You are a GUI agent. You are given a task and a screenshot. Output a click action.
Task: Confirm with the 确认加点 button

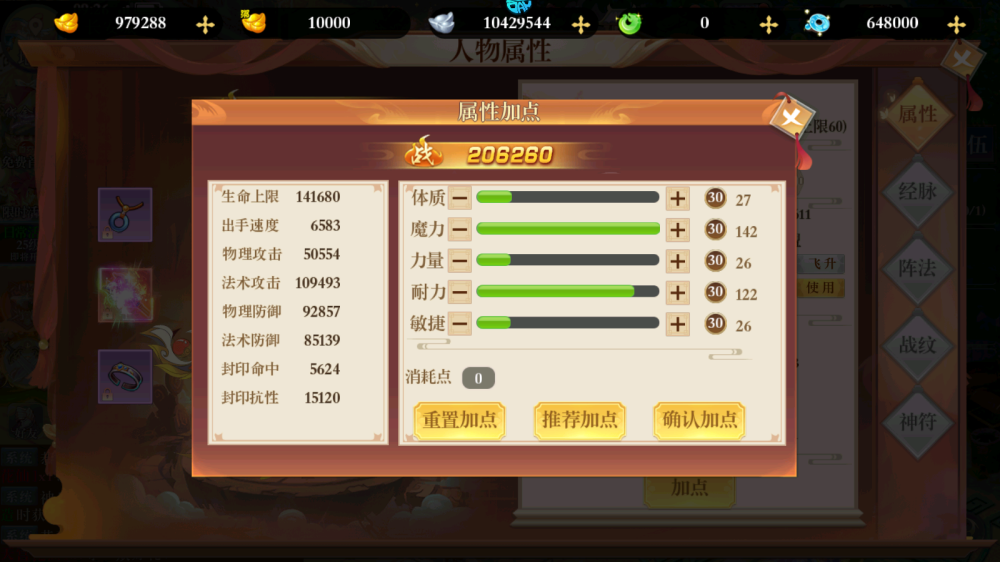700,420
